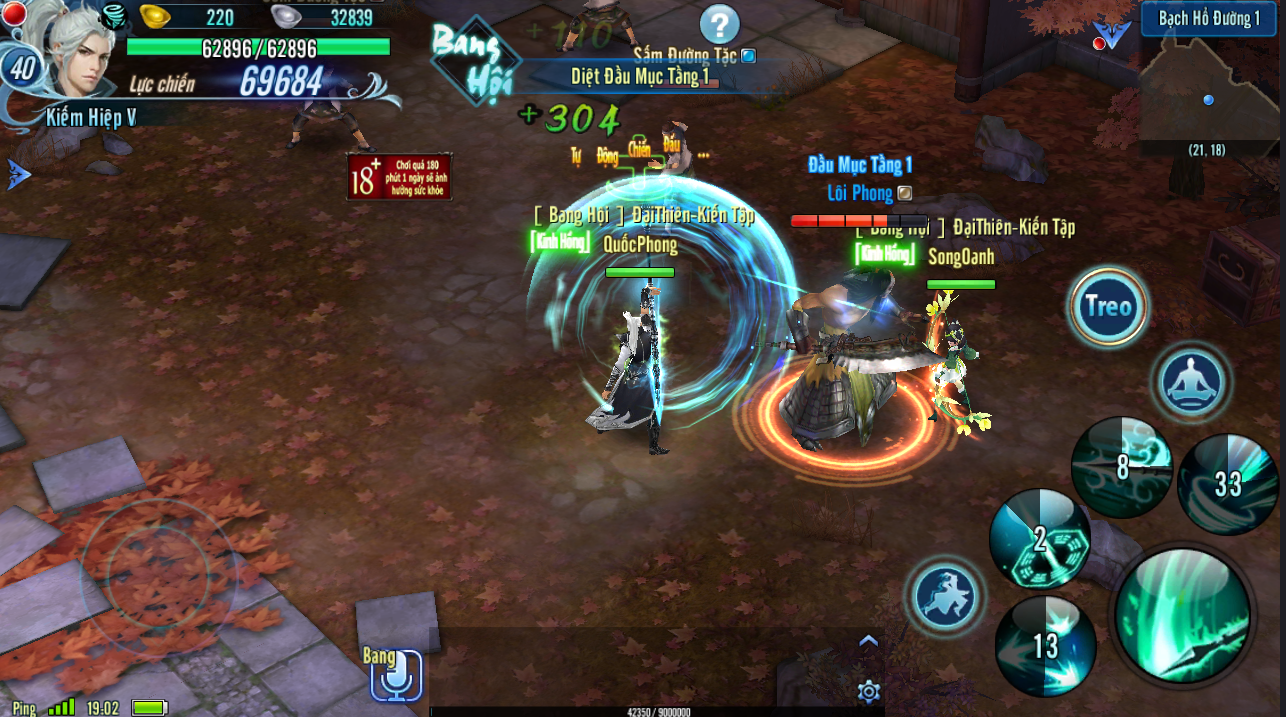Select the Diệt Đầu Mục Tầng 1 objective
The image size is (1286, 717).
click(x=640, y=76)
